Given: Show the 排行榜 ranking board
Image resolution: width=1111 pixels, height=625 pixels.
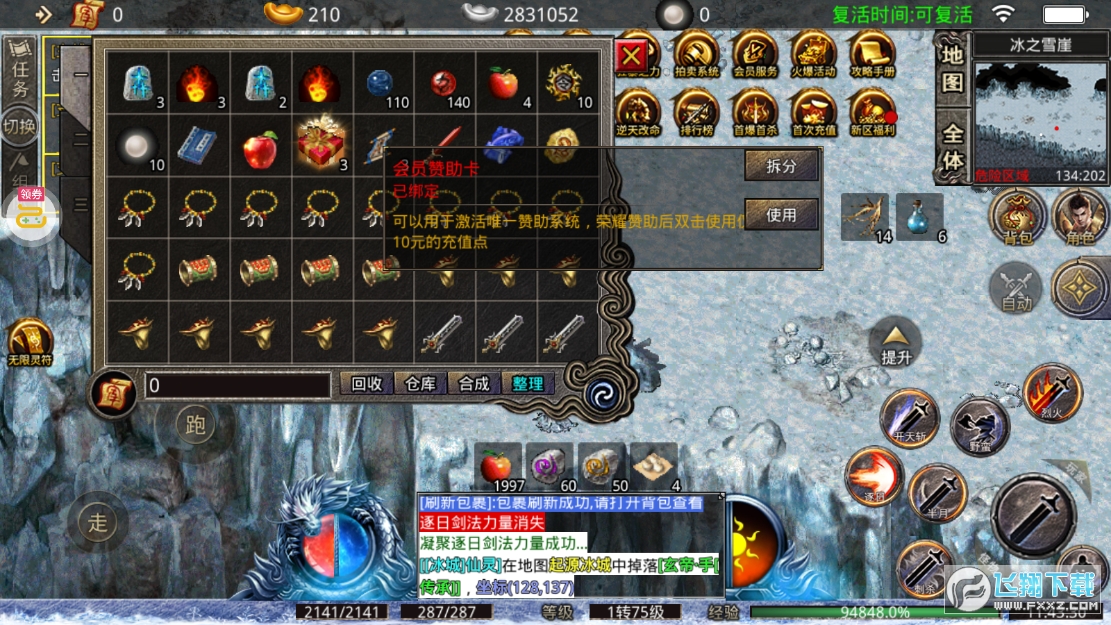Looking at the screenshot, I should 696,113.
